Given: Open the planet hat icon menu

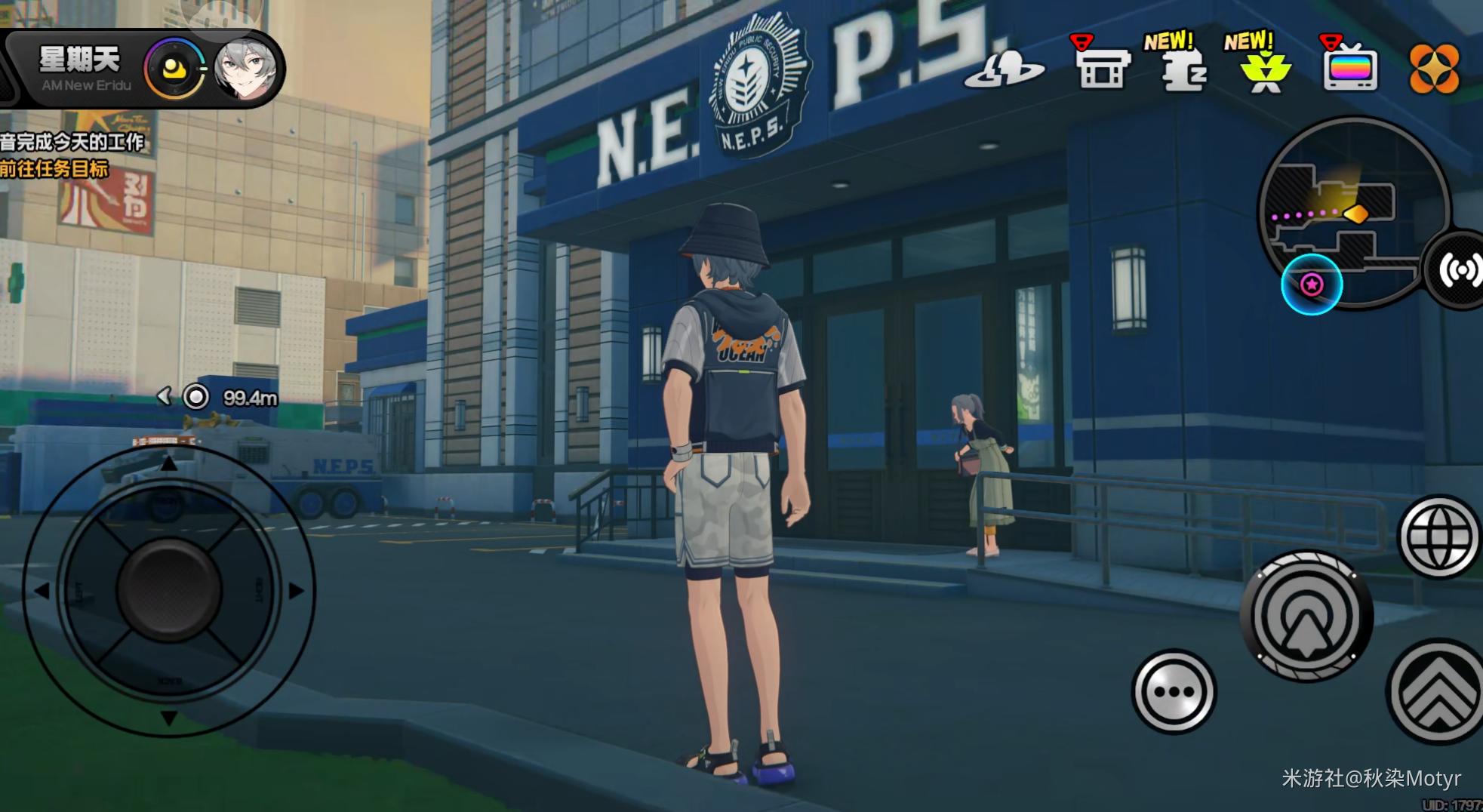Looking at the screenshot, I should pos(1004,68).
